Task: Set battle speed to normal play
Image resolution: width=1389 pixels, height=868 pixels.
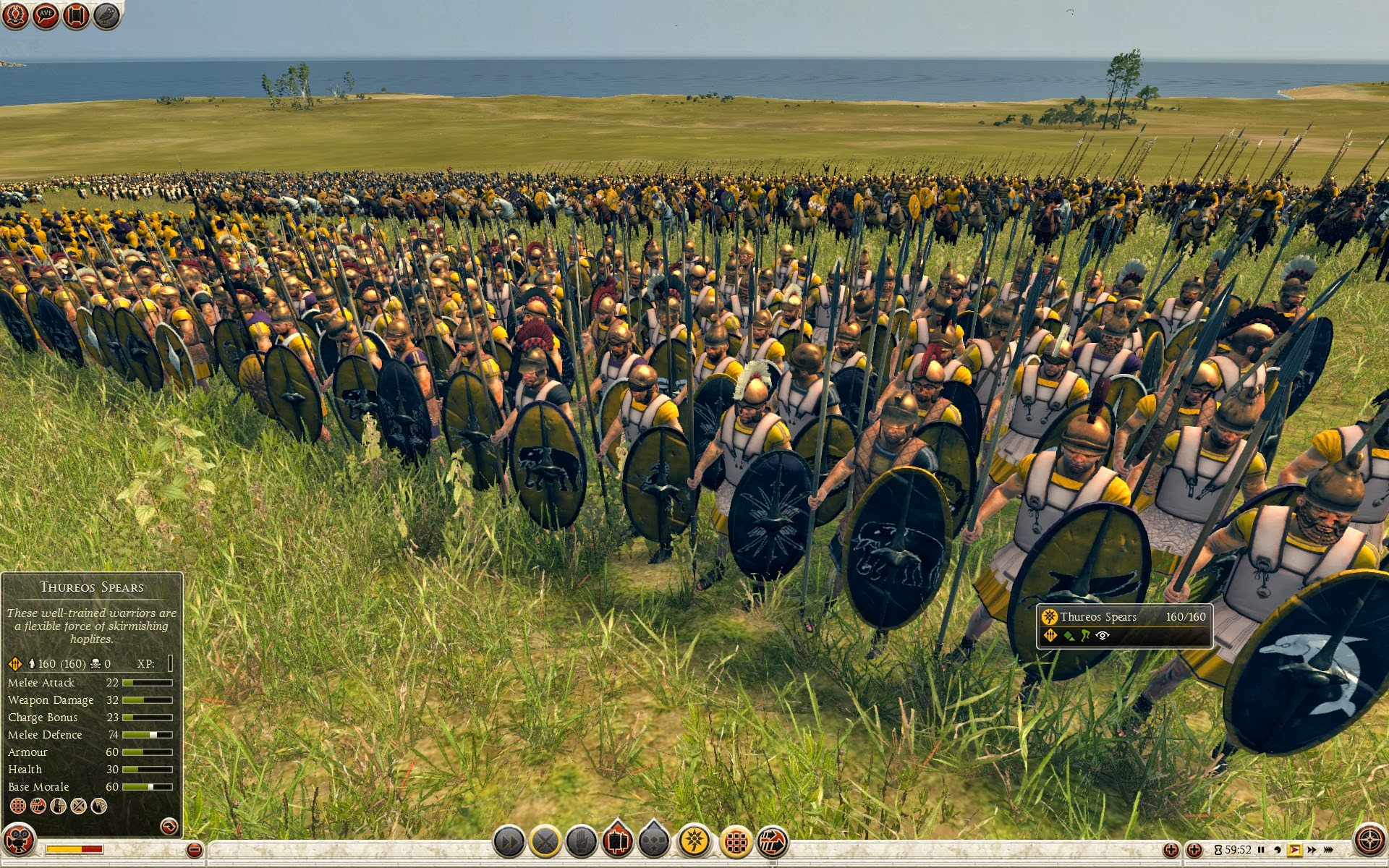Action: [x=1294, y=850]
